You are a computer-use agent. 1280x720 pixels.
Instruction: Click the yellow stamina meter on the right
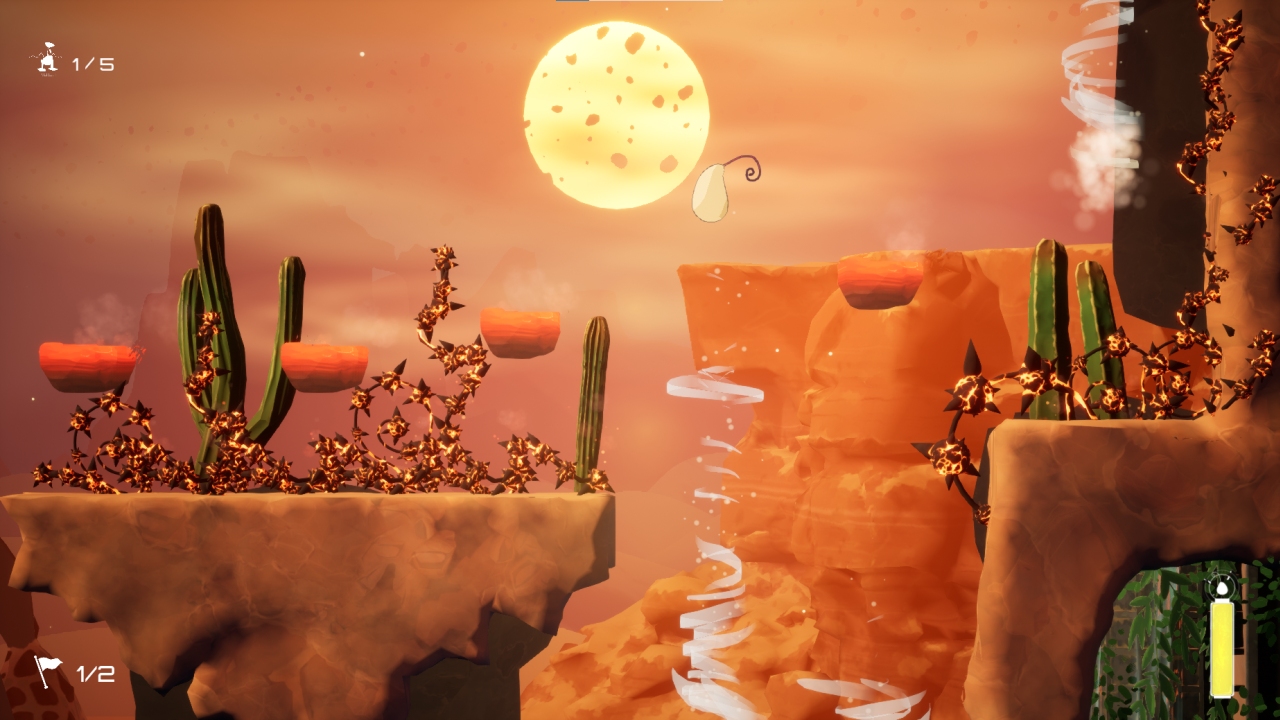(1222, 650)
